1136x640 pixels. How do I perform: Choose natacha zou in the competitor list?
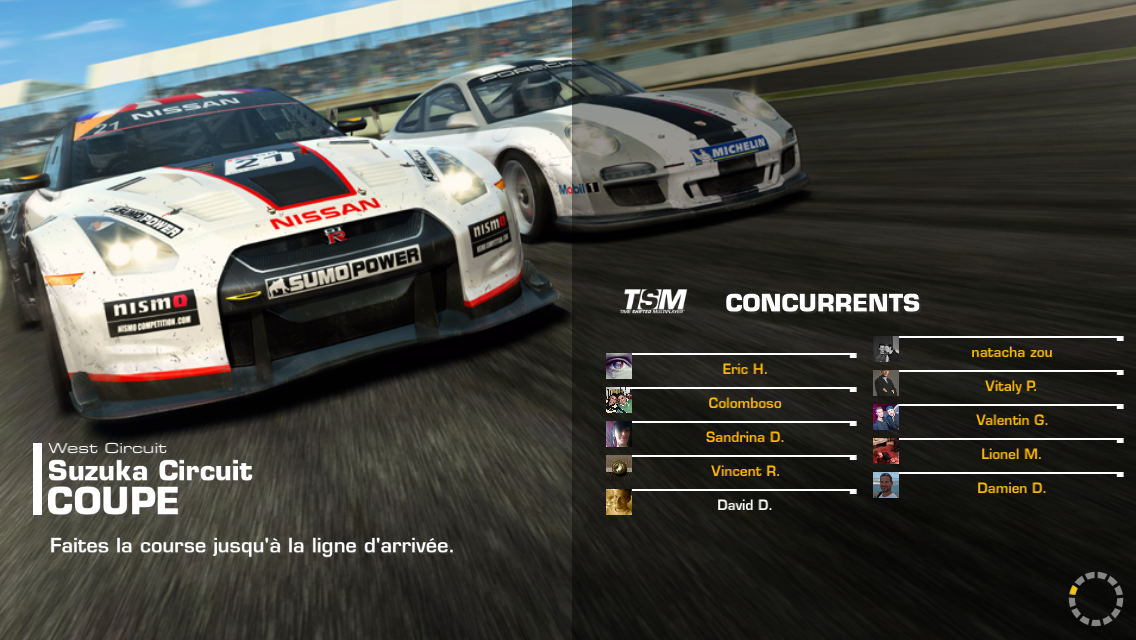pos(1011,352)
